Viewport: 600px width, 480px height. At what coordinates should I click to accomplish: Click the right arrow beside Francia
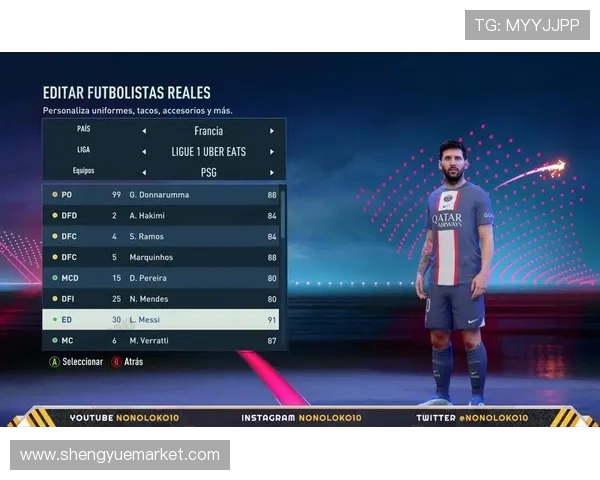(x=271, y=131)
